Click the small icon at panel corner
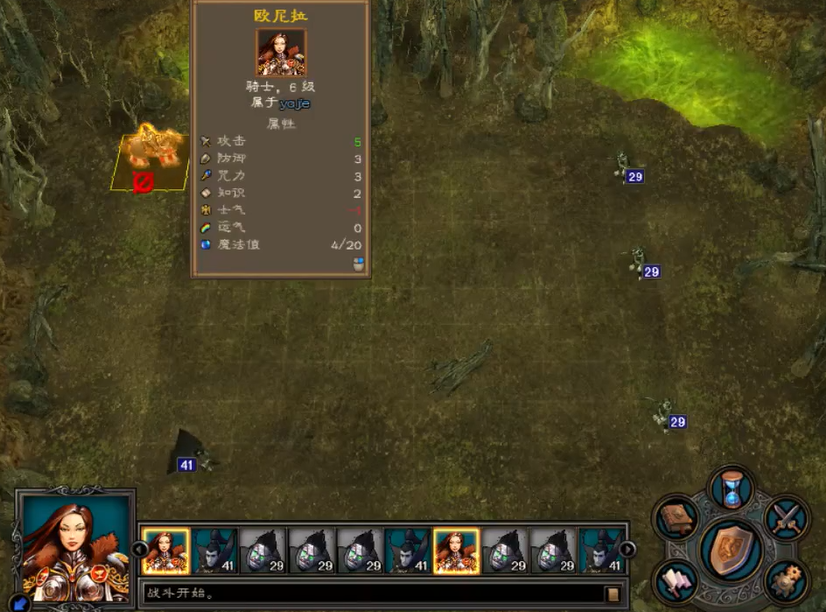 (x=360, y=265)
